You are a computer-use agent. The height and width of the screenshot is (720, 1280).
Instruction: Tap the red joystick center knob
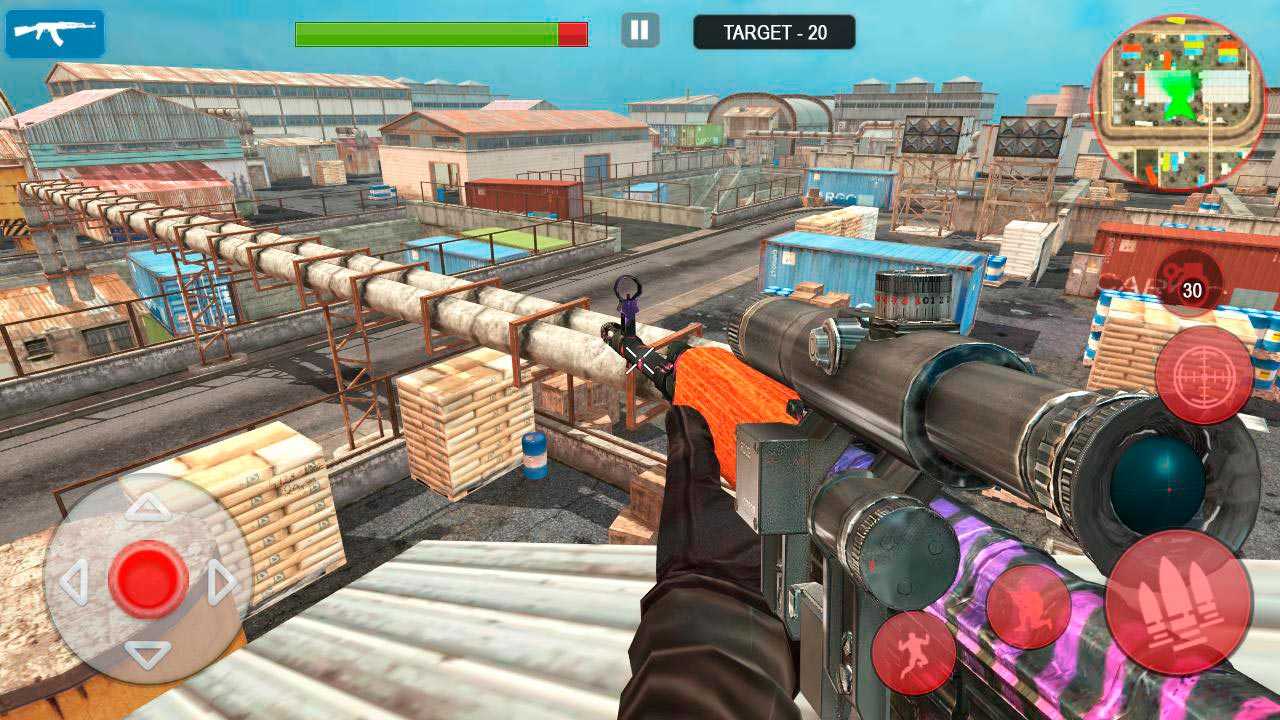tap(148, 579)
